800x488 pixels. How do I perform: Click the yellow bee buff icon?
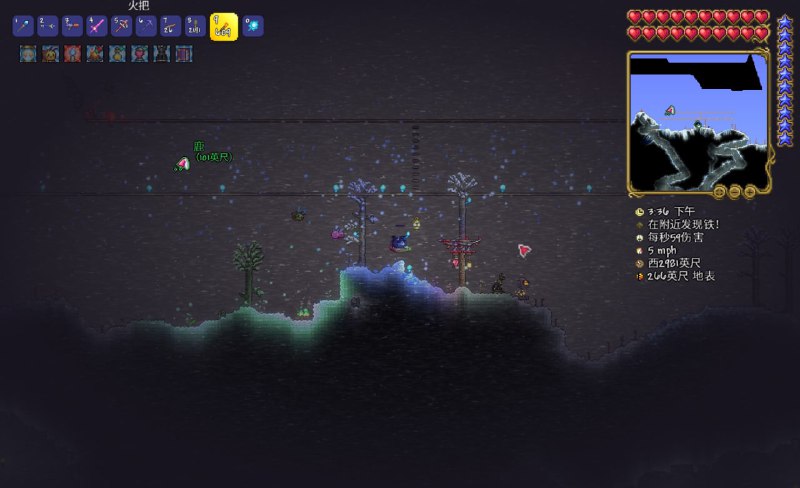pos(50,54)
